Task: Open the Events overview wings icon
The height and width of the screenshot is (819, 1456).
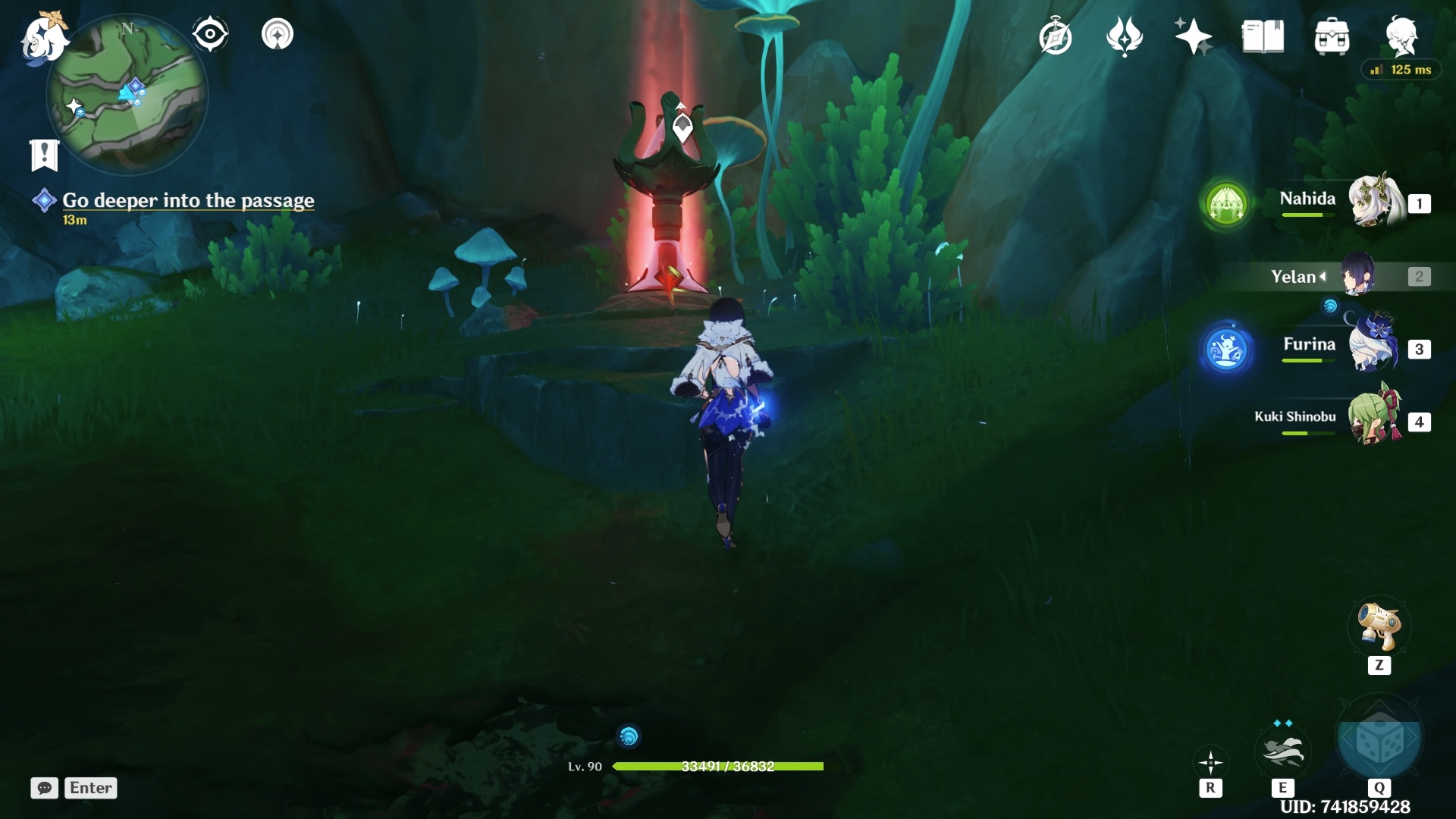Action: (x=1125, y=34)
